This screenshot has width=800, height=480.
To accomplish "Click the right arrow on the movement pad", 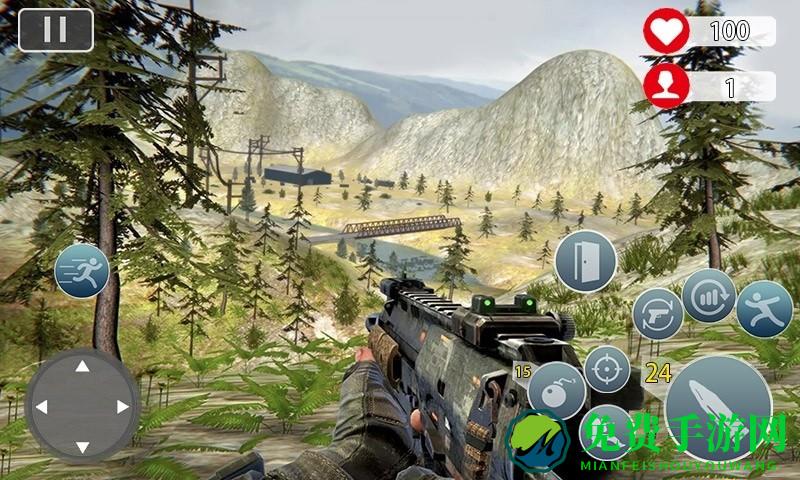I will (x=123, y=407).
